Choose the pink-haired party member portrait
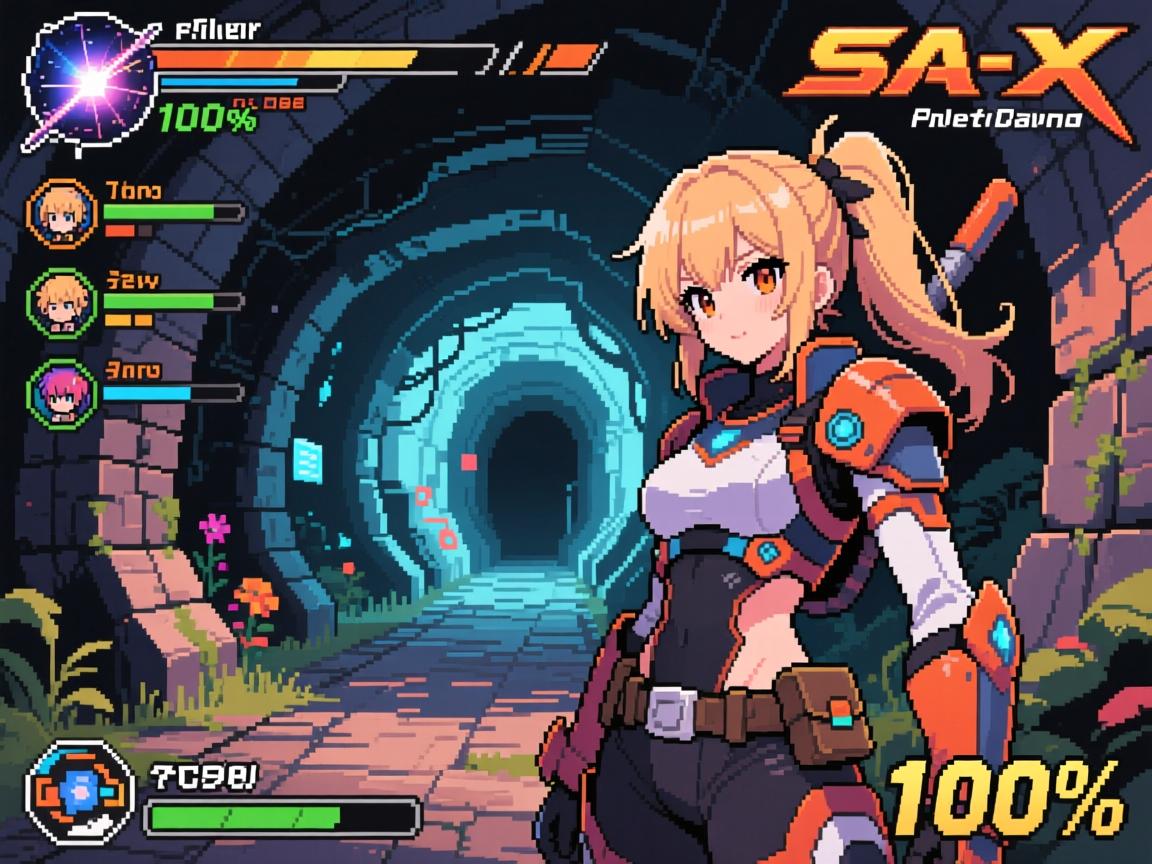Viewport: 1152px width, 864px height. pyautogui.click(x=58, y=390)
